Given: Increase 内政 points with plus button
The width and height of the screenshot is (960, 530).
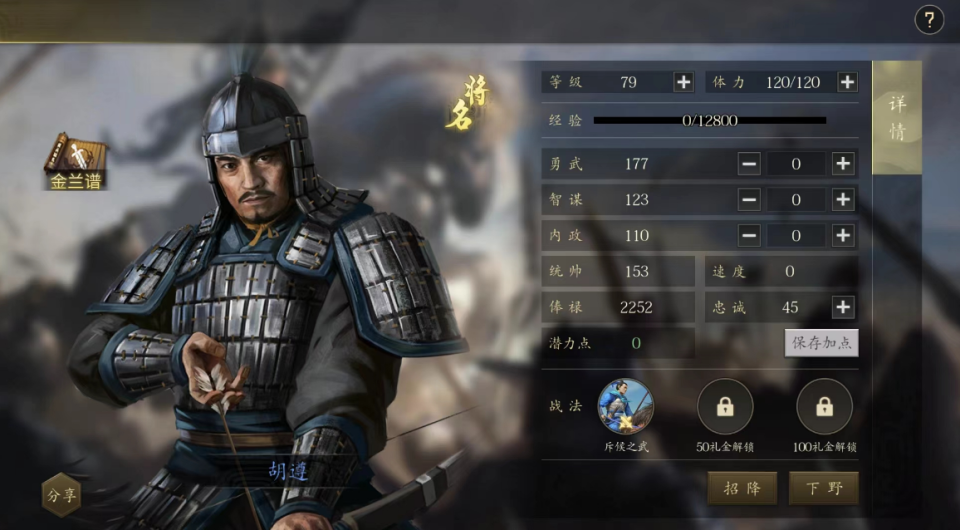Looking at the screenshot, I should tap(843, 236).
